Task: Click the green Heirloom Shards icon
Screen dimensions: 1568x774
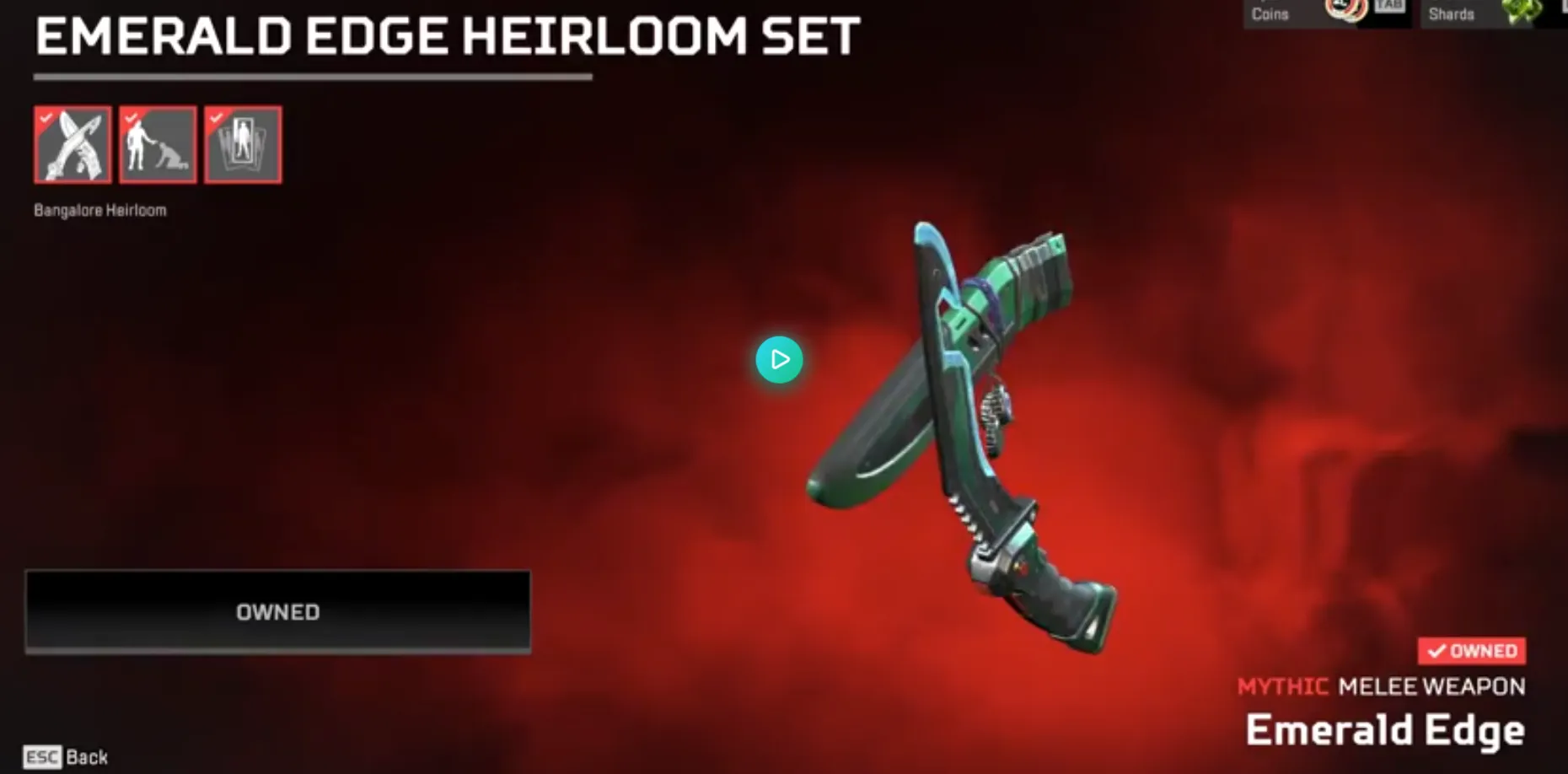Action: click(x=1519, y=10)
